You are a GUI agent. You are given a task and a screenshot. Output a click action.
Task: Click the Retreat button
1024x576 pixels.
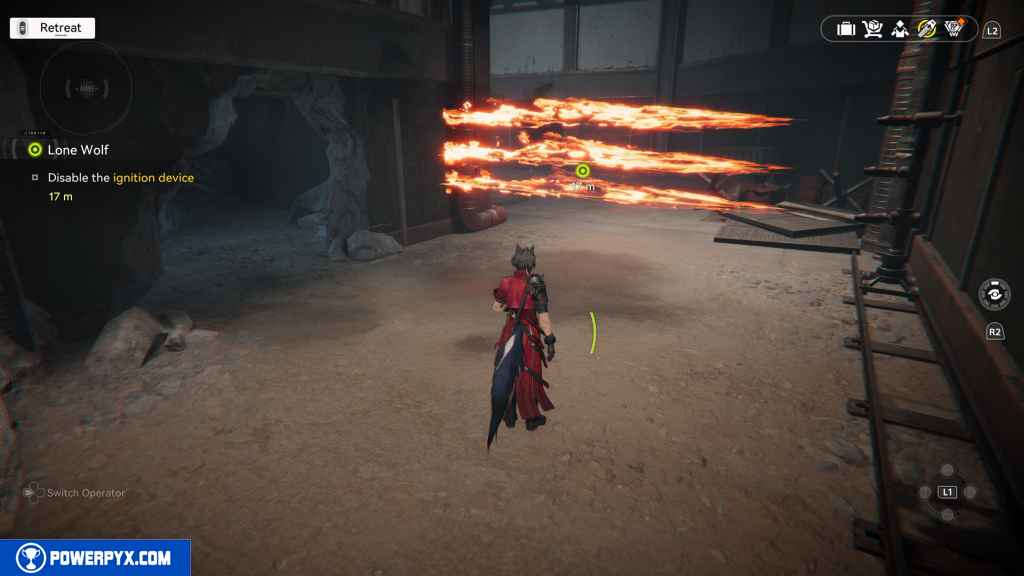(52, 28)
